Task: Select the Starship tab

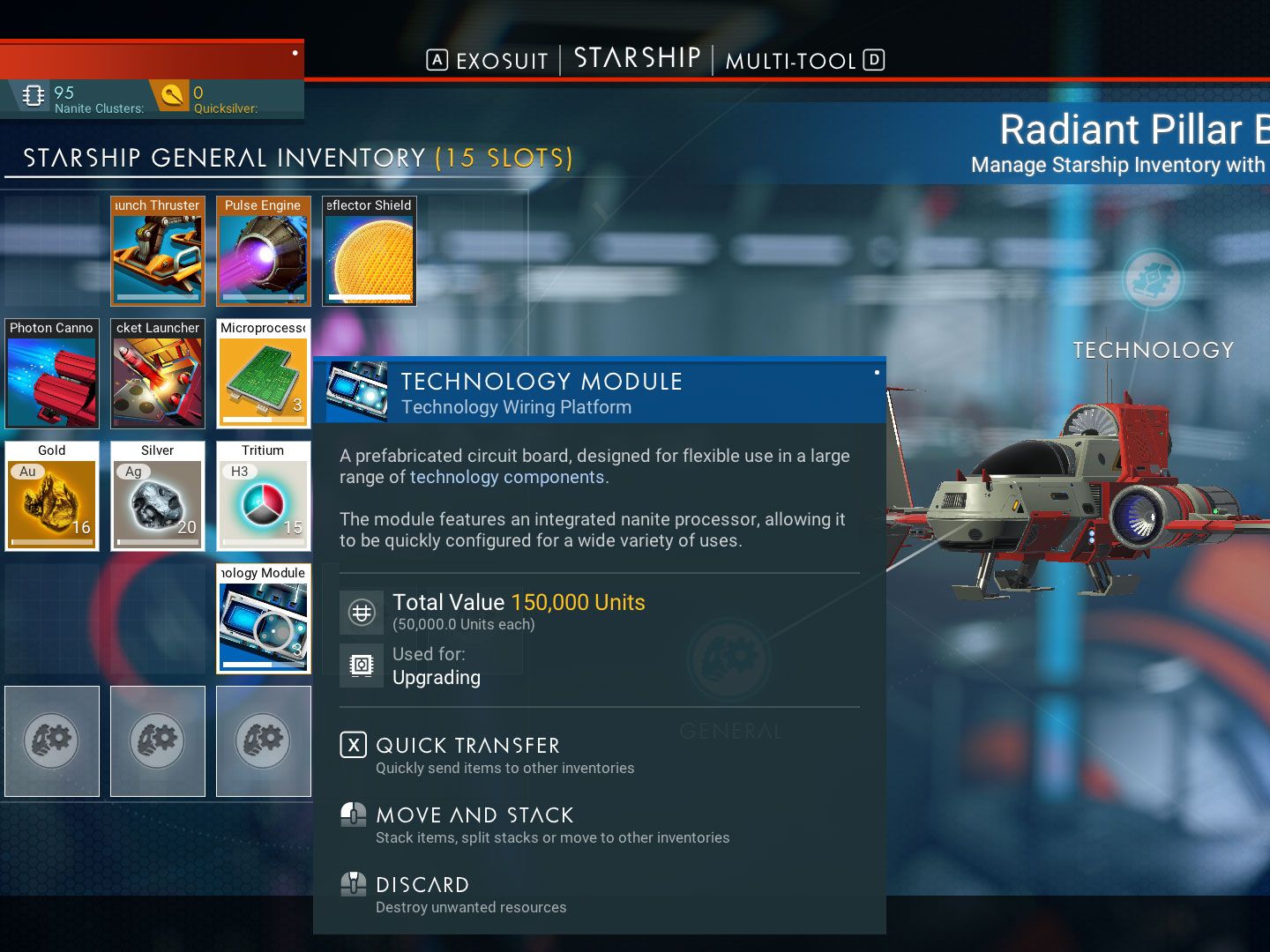Action: (637, 59)
